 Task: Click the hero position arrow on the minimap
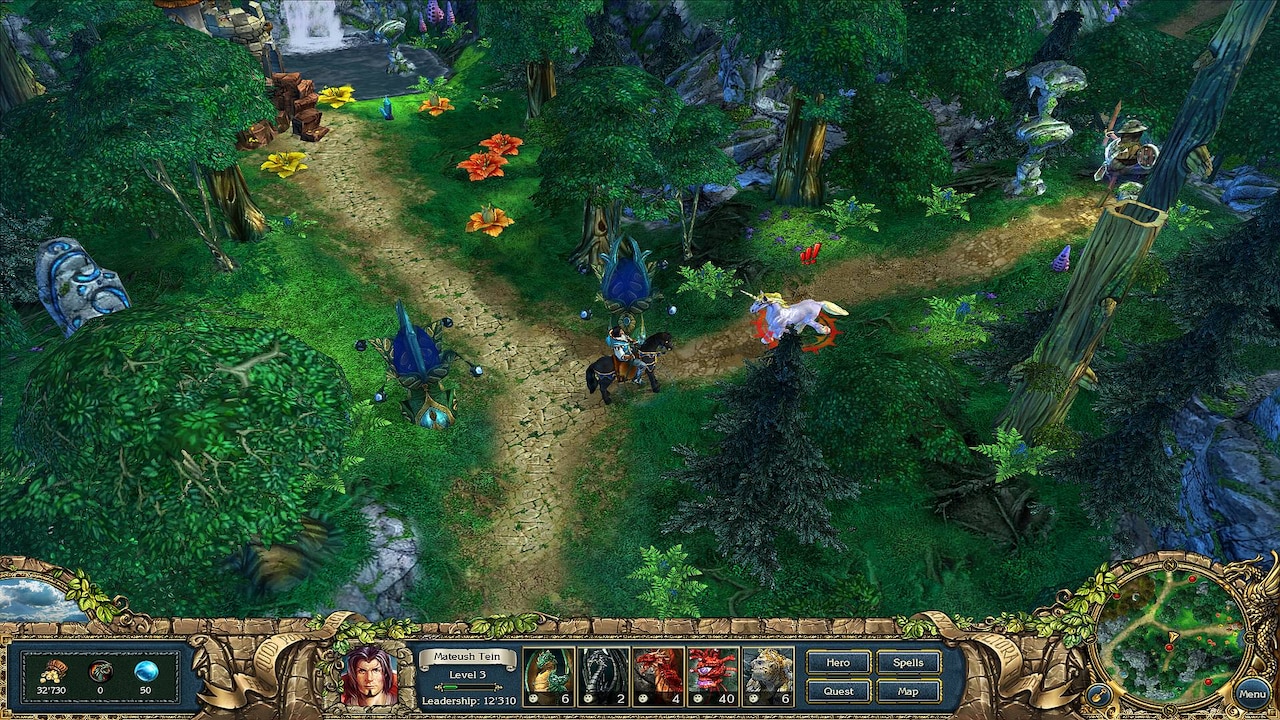[1173, 636]
